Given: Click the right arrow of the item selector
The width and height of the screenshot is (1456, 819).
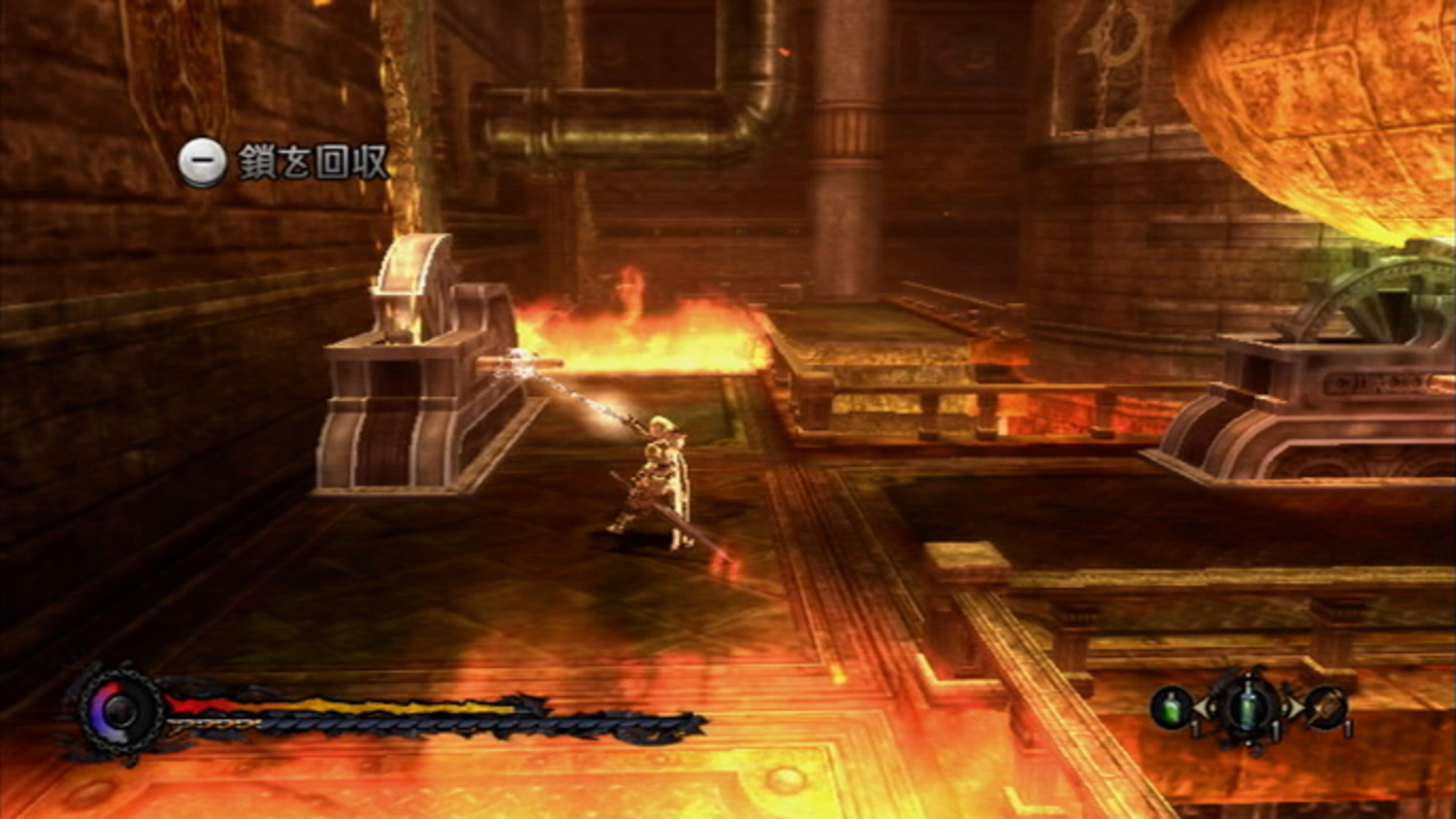Looking at the screenshot, I should (x=1296, y=707).
